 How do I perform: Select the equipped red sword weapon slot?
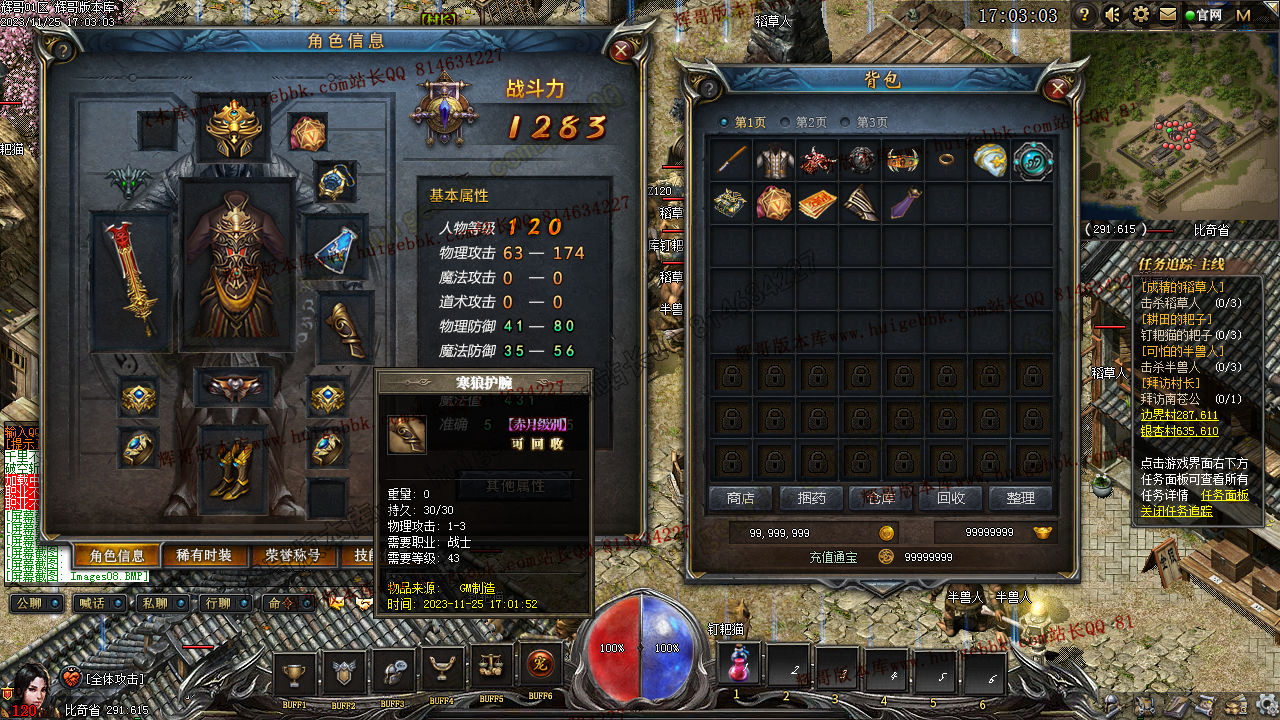click(x=130, y=280)
